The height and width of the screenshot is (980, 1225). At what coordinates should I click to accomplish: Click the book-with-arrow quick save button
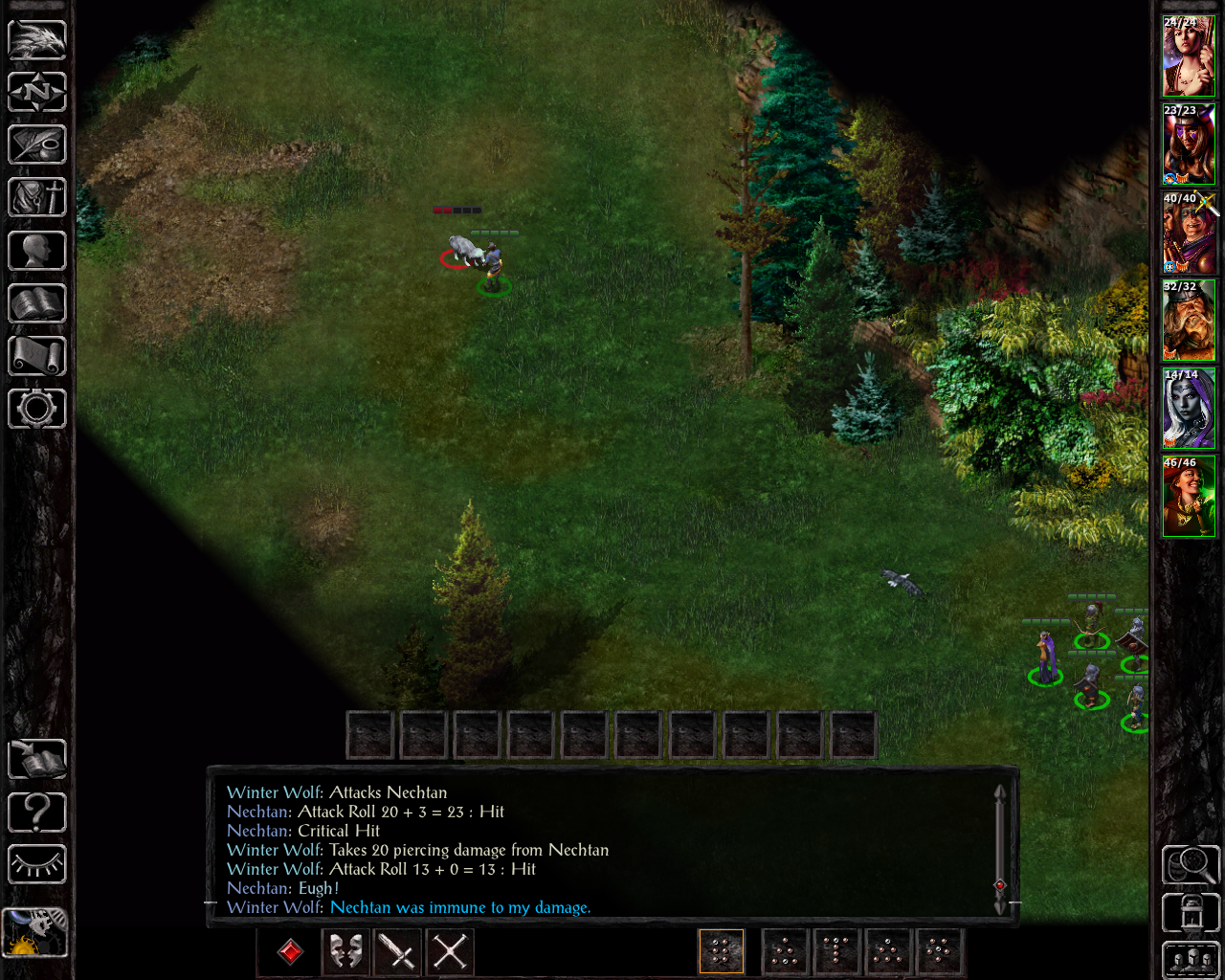coord(37,760)
